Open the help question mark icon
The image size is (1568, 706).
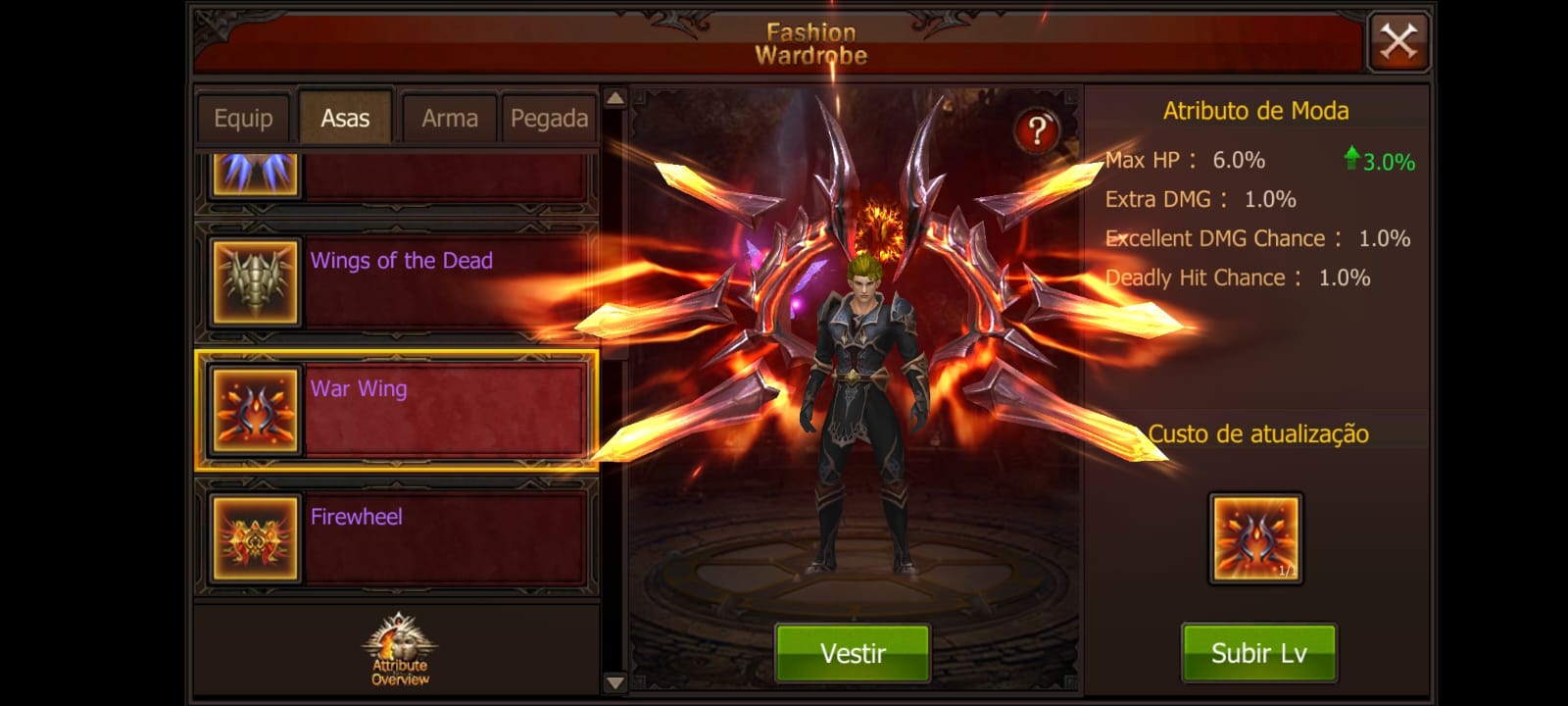click(x=1036, y=128)
